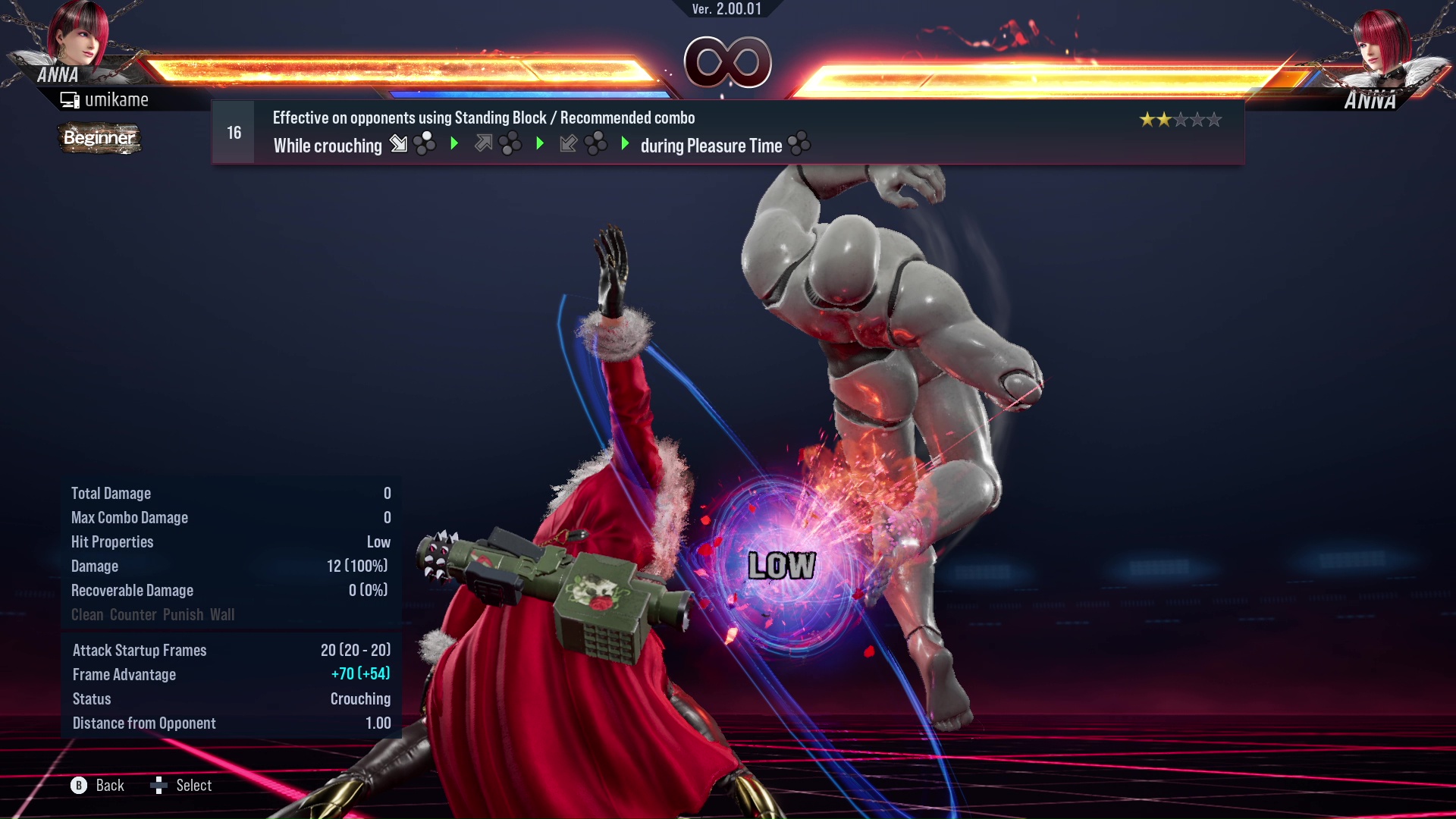Click the button-input icon after While crouching

point(426,143)
